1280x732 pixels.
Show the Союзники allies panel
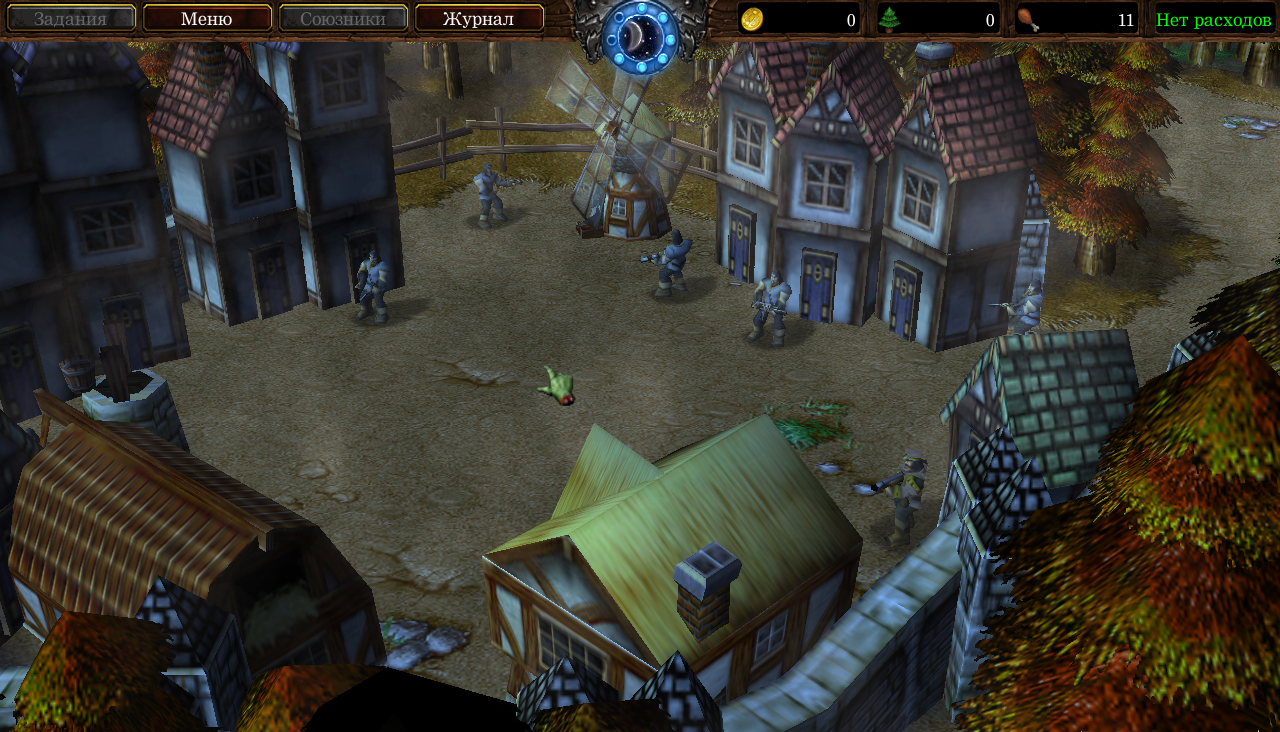click(343, 18)
